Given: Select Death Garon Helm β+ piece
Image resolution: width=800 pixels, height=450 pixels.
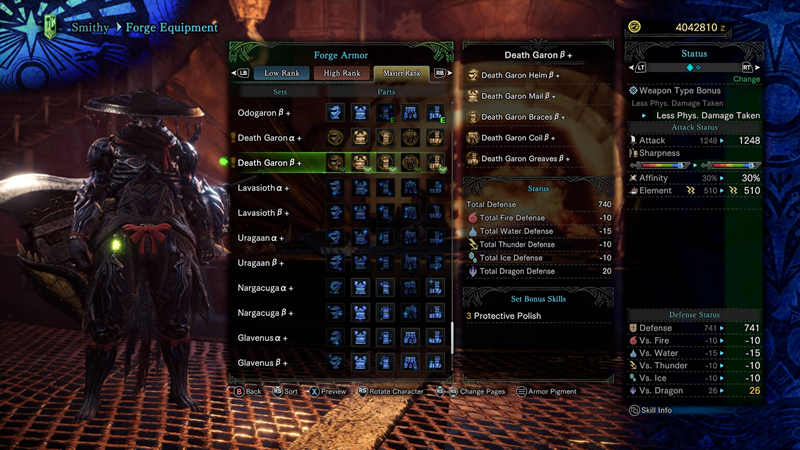Looking at the screenshot, I should tap(520, 75).
